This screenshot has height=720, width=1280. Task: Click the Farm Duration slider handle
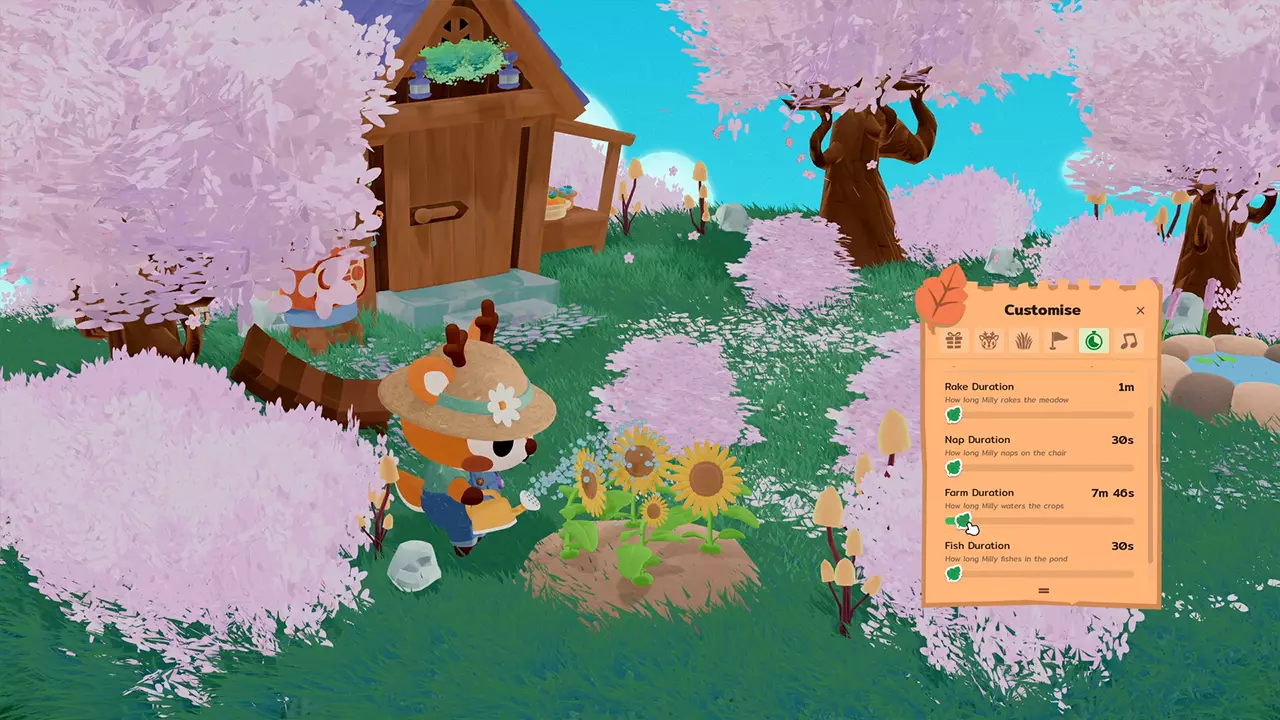point(963,520)
